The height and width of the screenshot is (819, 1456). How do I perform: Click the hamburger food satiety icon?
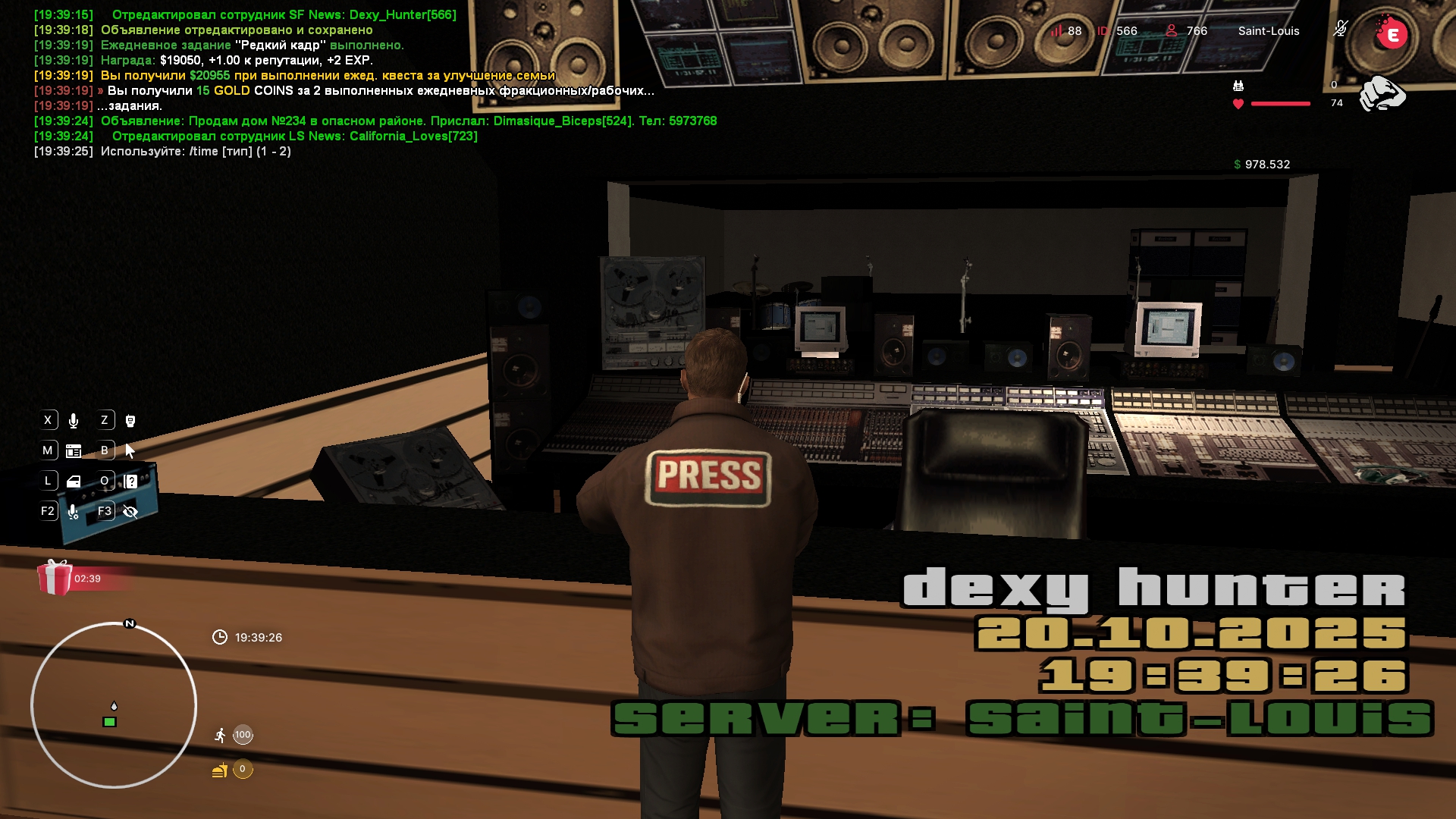click(x=220, y=770)
